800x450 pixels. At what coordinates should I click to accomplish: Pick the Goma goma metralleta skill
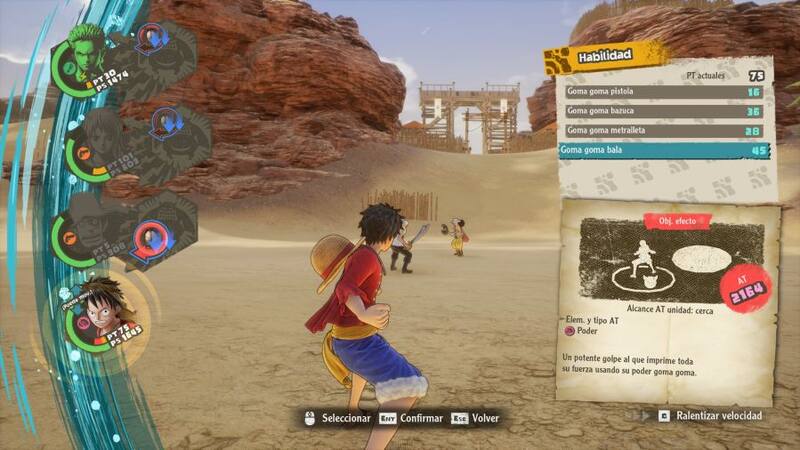click(x=660, y=130)
